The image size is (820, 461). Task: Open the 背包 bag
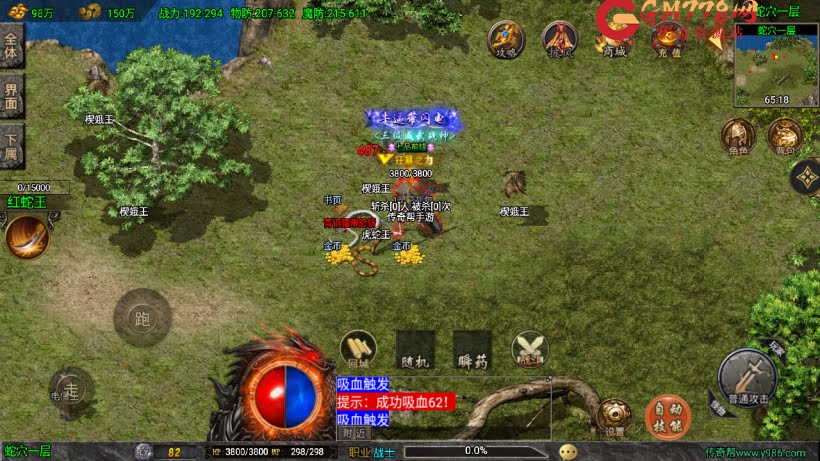pyautogui.click(x=785, y=135)
